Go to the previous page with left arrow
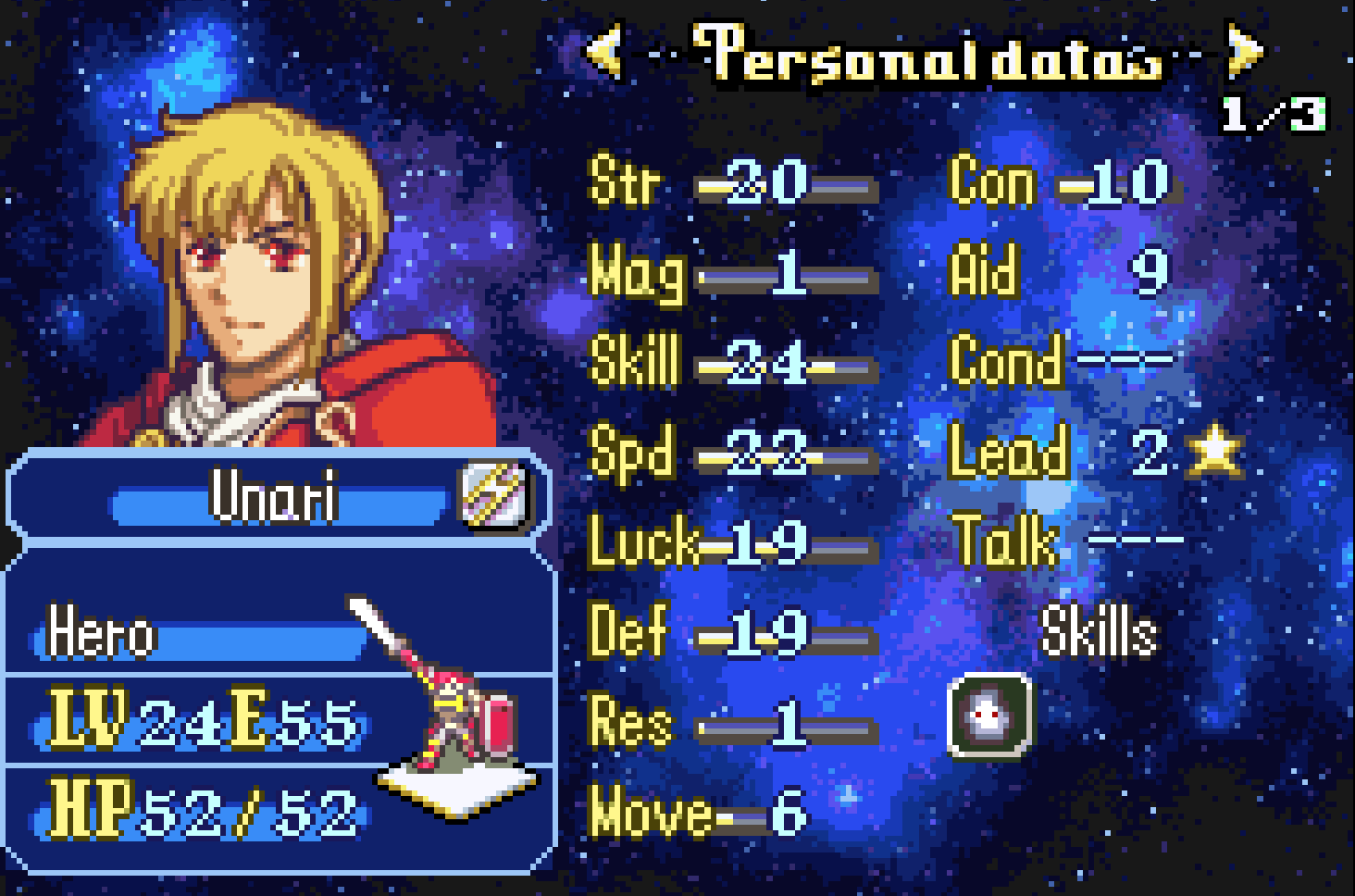This screenshot has width=1355, height=896. point(605,51)
